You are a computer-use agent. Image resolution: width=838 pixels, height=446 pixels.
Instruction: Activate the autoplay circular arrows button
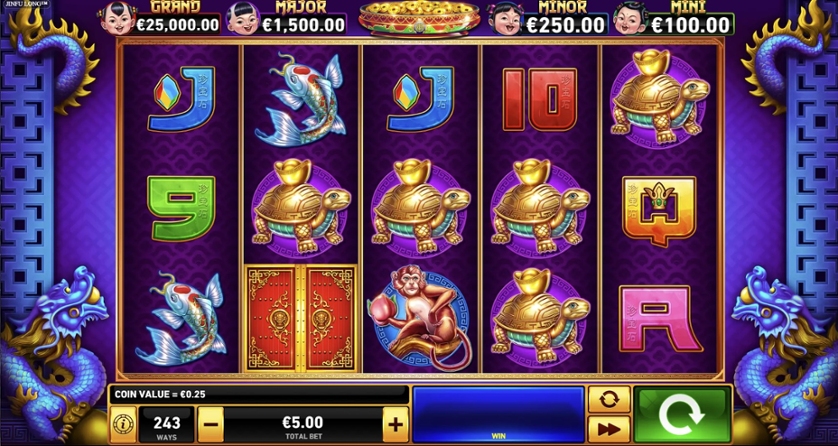pos(609,398)
